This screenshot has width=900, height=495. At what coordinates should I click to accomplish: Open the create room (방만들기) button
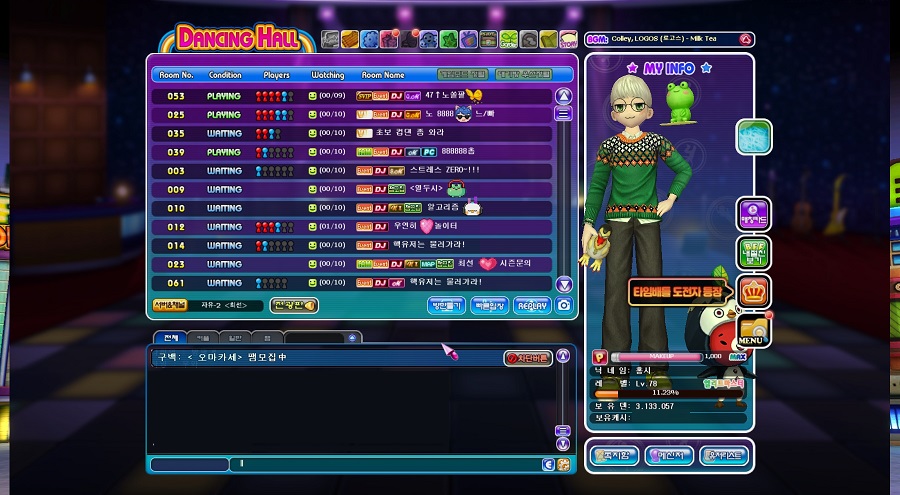(x=445, y=306)
